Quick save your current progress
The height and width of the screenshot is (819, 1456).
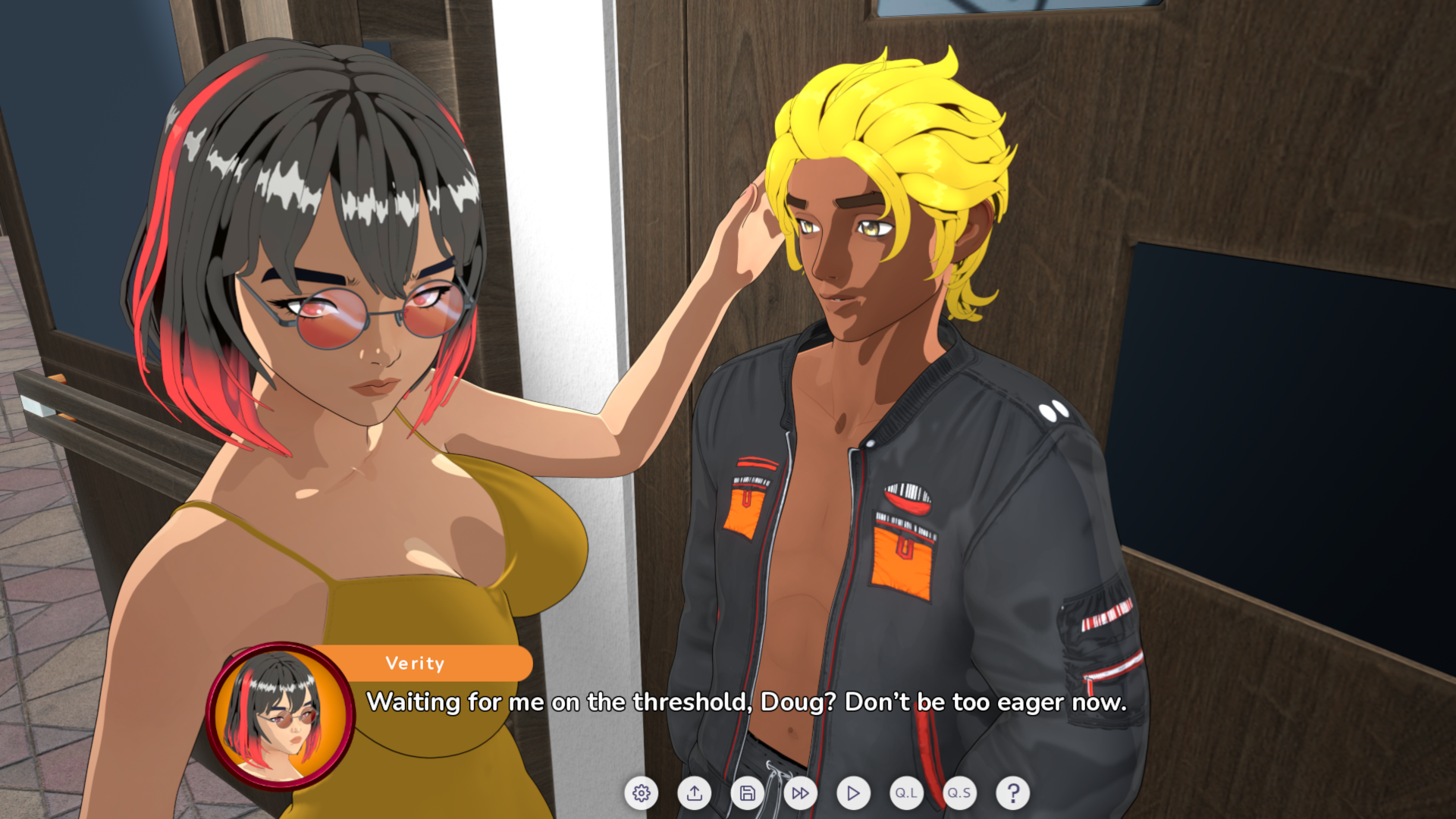pyautogui.click(x=958, y=794)
